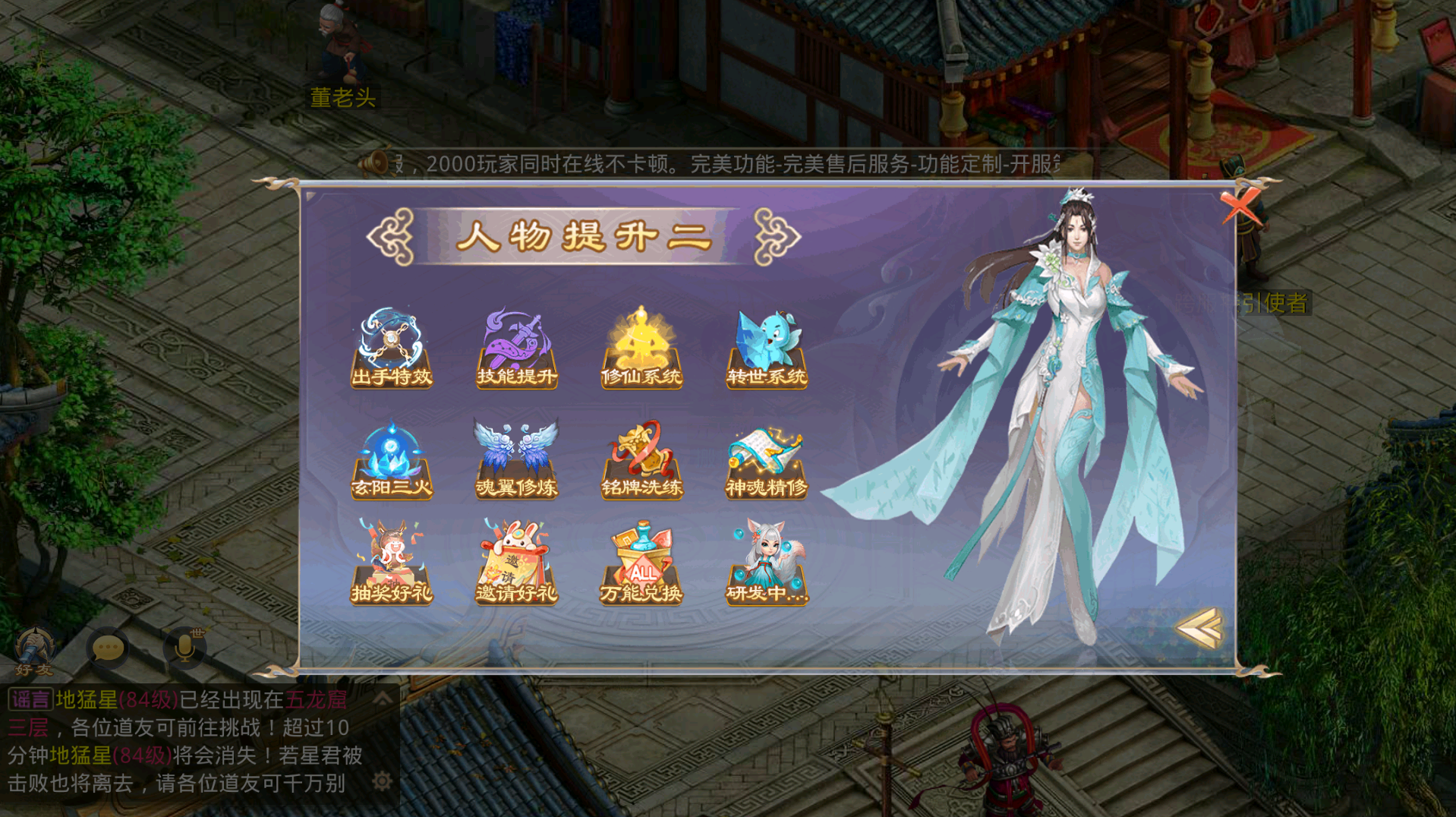Select 邀请好礼 invitation rewards
Viewport: 1456px width, 817px height.
tap(517, 563)
